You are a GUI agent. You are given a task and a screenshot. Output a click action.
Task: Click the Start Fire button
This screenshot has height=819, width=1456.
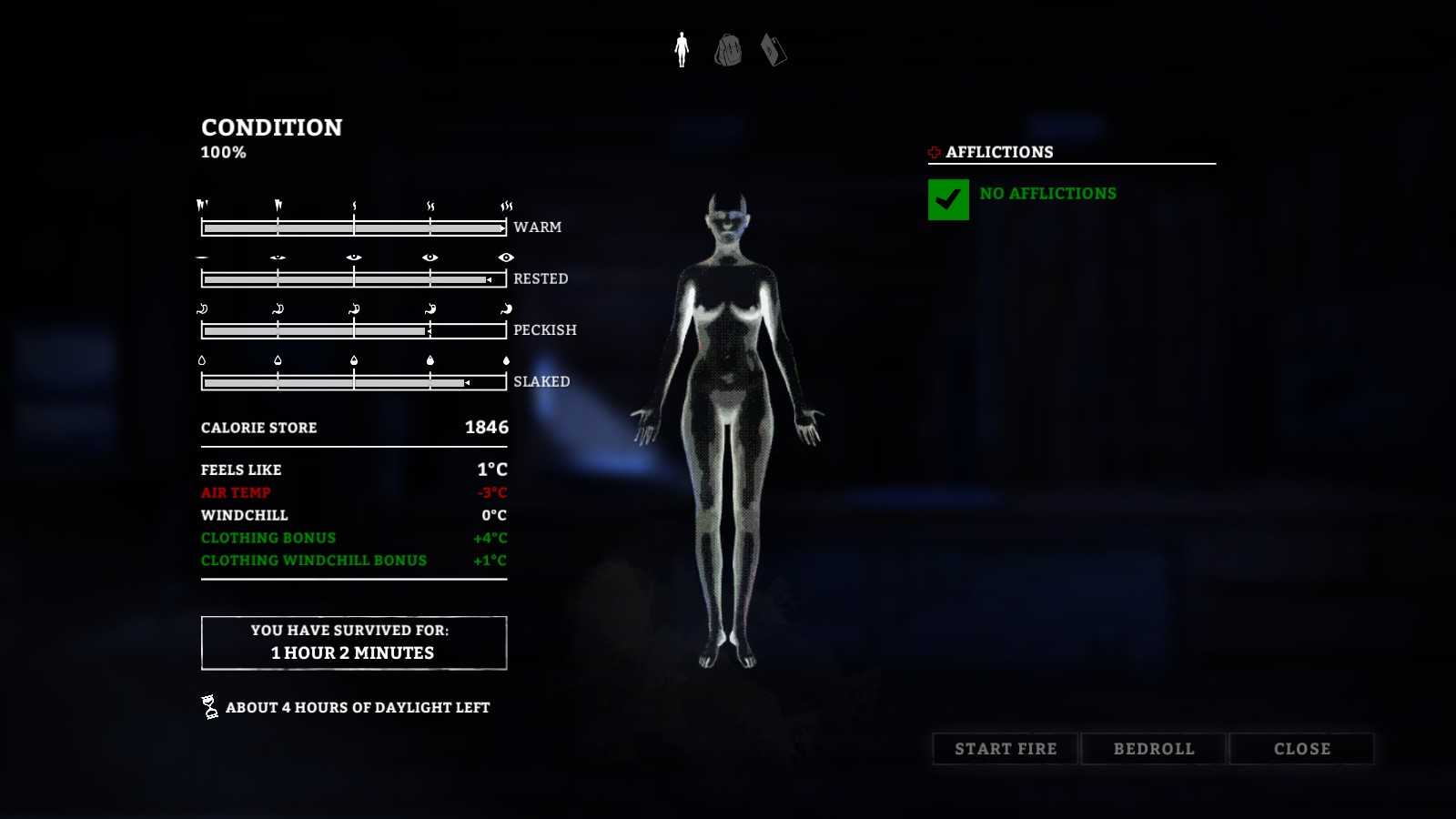(x=1006, y=749)
